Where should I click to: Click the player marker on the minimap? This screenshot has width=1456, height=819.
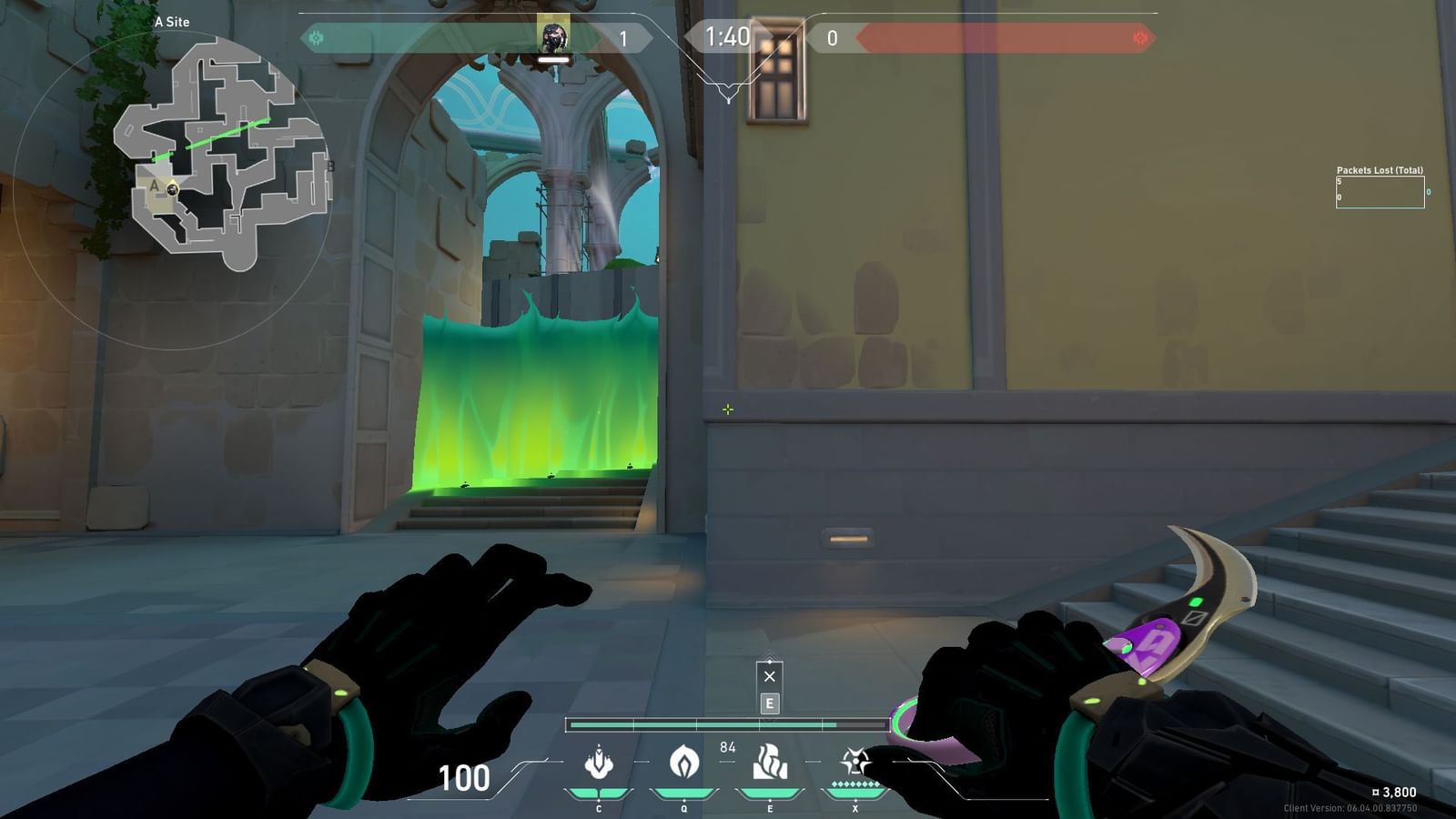pos(172,191)
